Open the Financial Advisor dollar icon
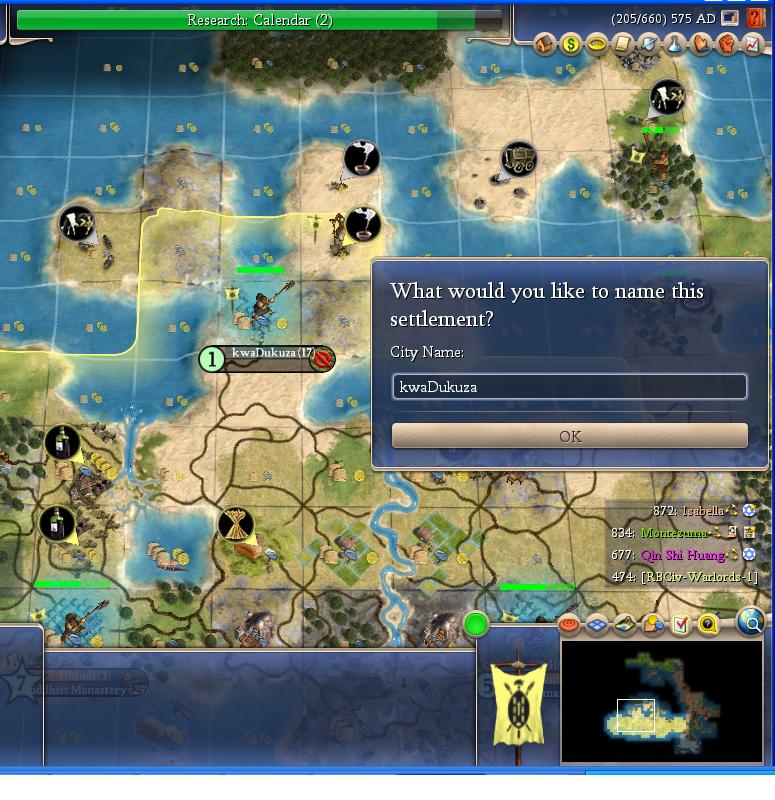This screenshot has width=775, height=800. click(x=570, y=44)
